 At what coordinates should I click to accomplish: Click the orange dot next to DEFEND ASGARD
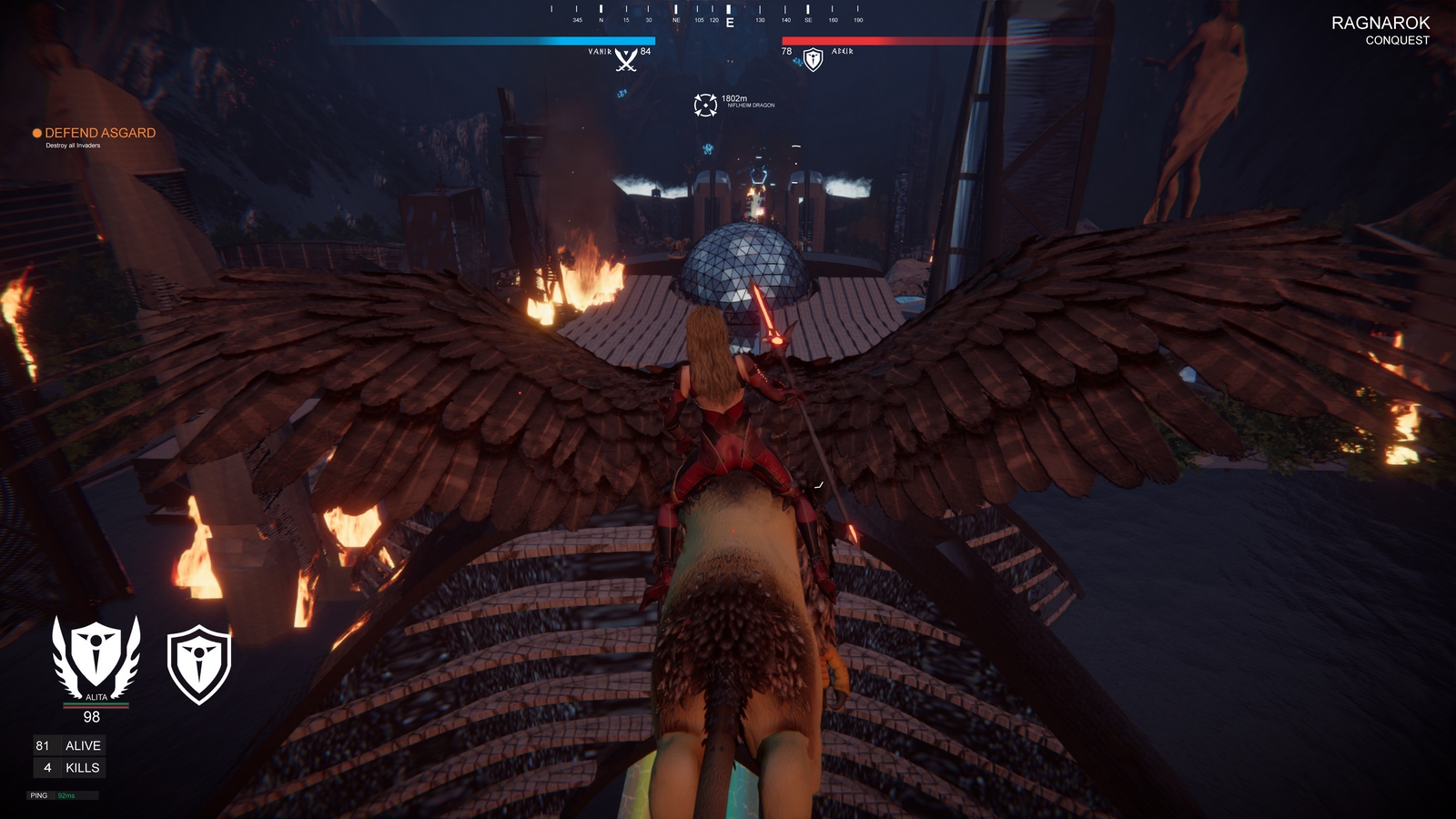coord(36,132)
